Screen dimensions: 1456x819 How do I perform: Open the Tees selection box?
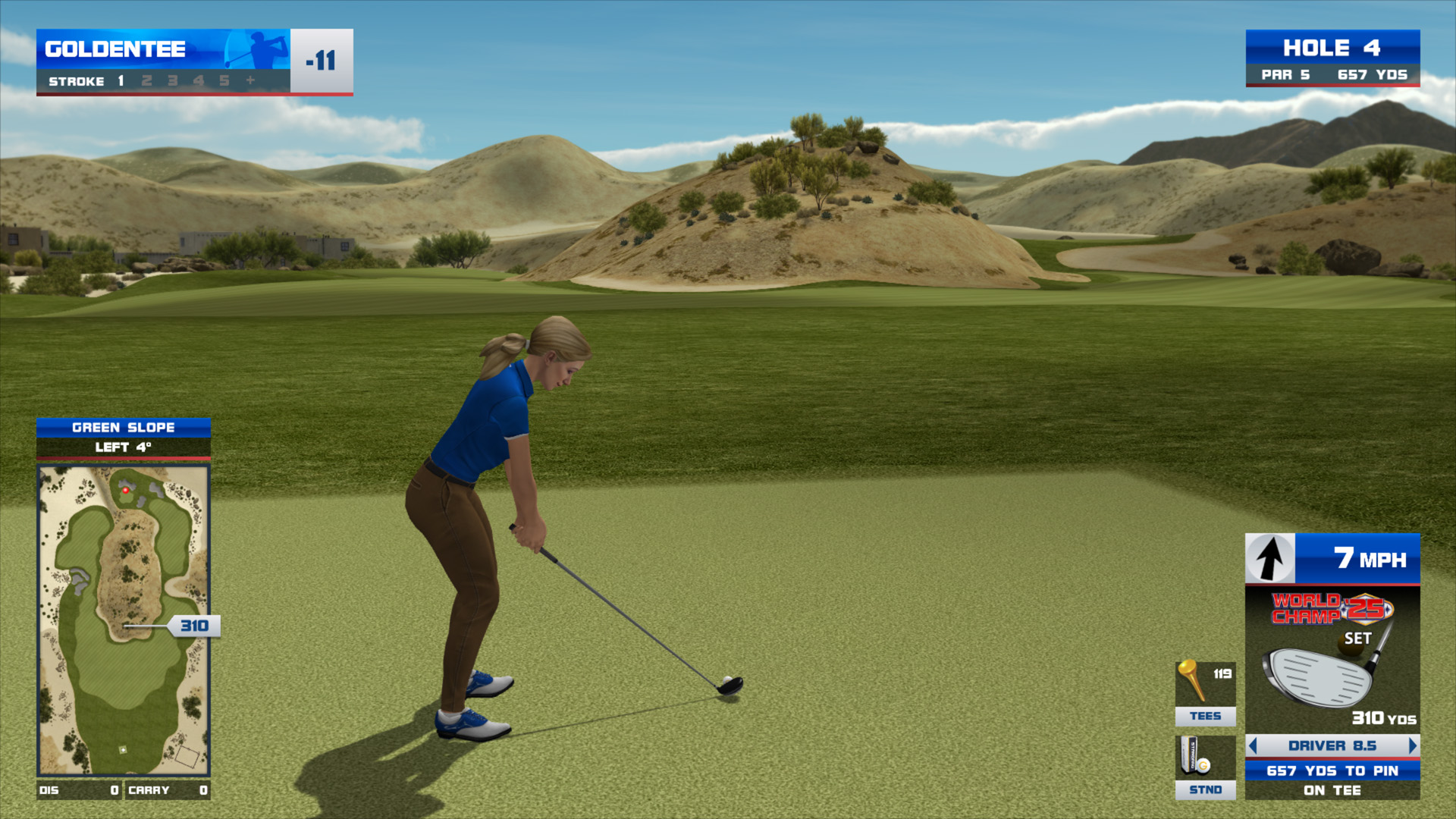(x=1205, y=693)
